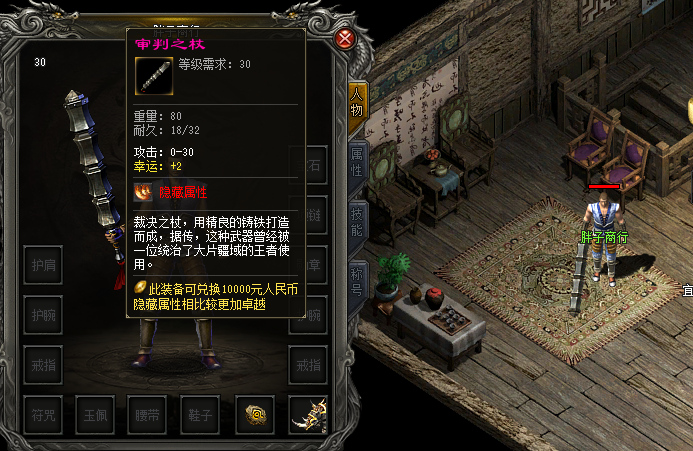The height and width of the screenshot is (451, 693).
Task: Select the 腰带 belt slot
Action: pyautogui.click(x=148, y=414)
